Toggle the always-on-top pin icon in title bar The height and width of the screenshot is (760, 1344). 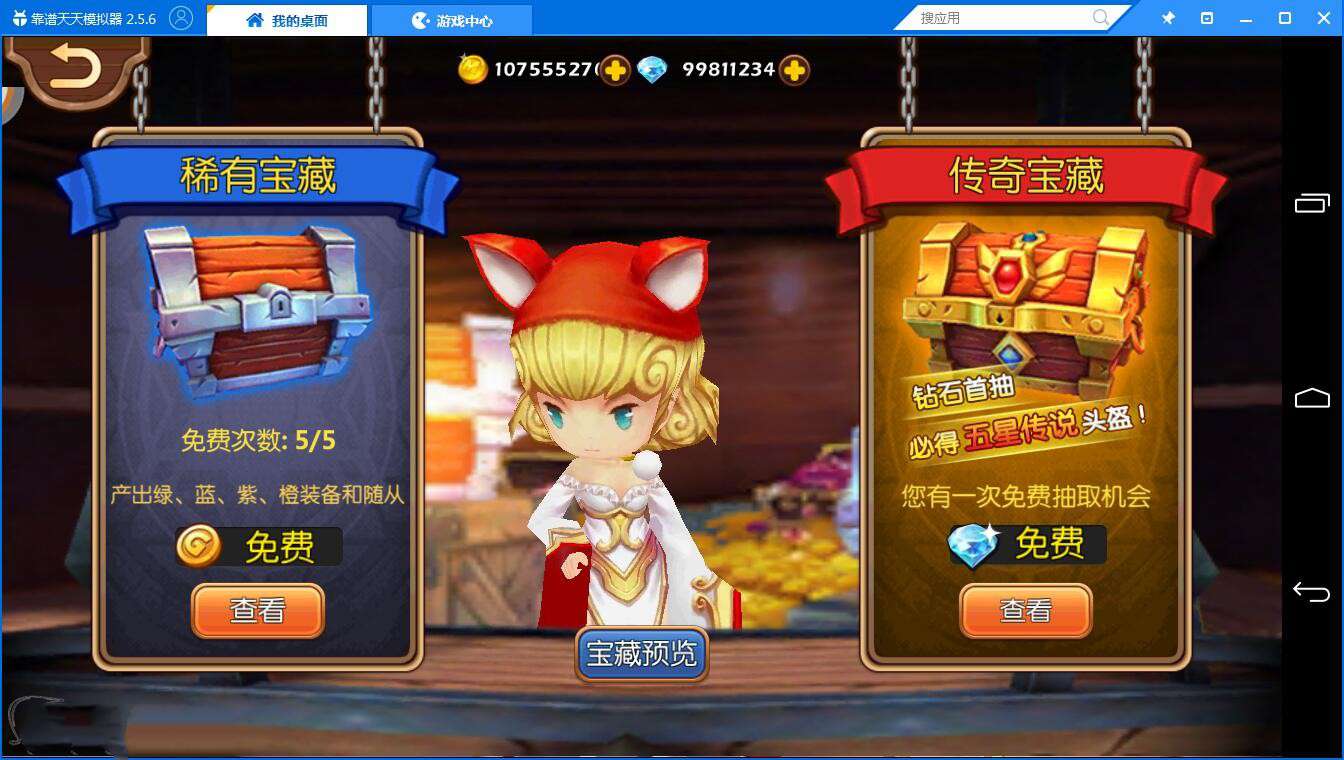point(1168,17)
